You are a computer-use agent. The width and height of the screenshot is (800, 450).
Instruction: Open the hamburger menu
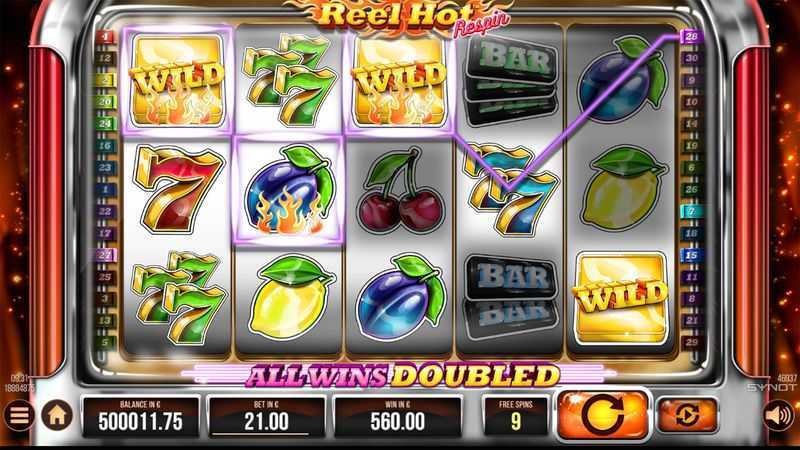[x=17, y=414]
